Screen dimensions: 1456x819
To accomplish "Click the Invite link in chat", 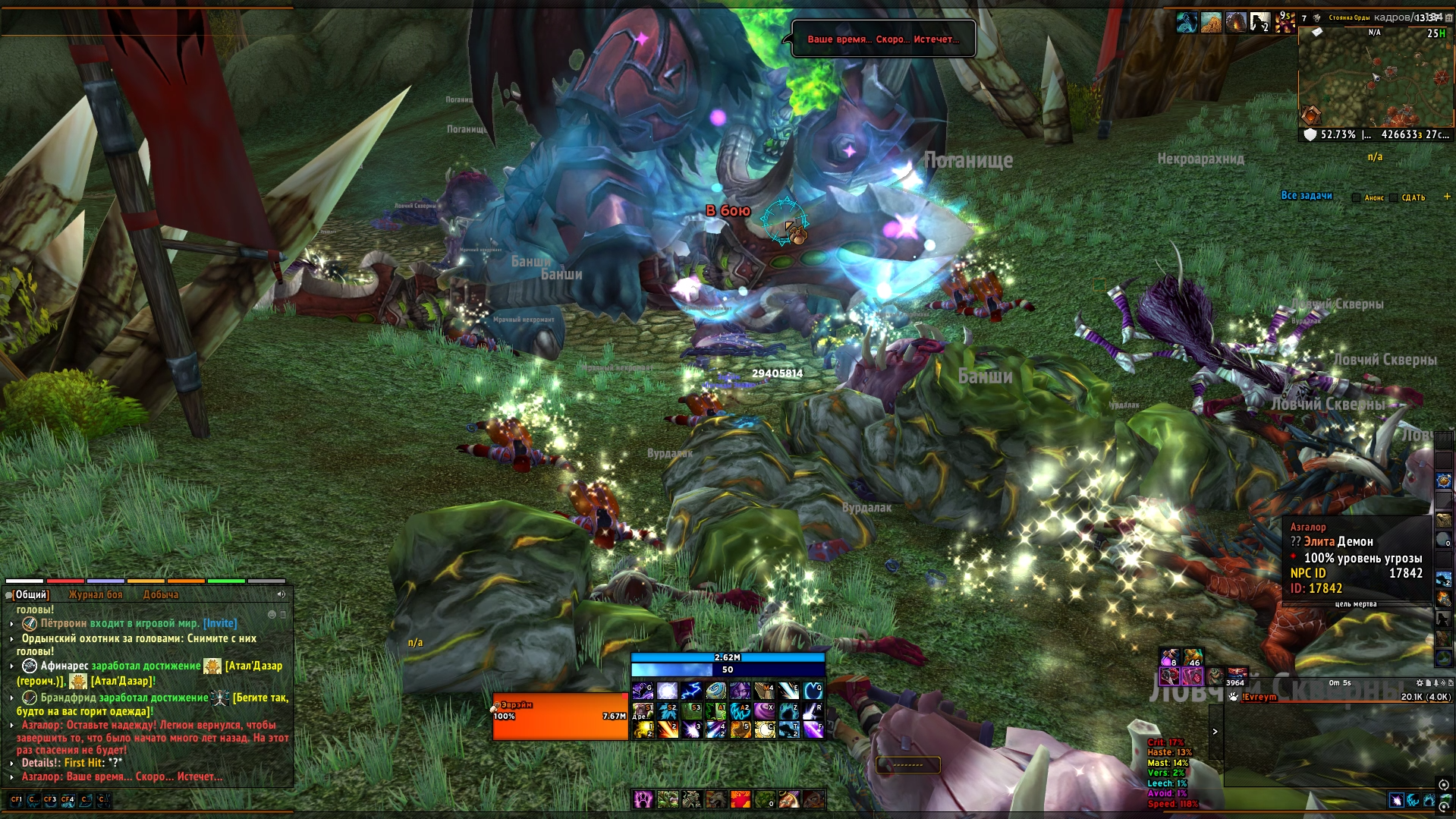I will pyautogui.click(x=220, y=623).
